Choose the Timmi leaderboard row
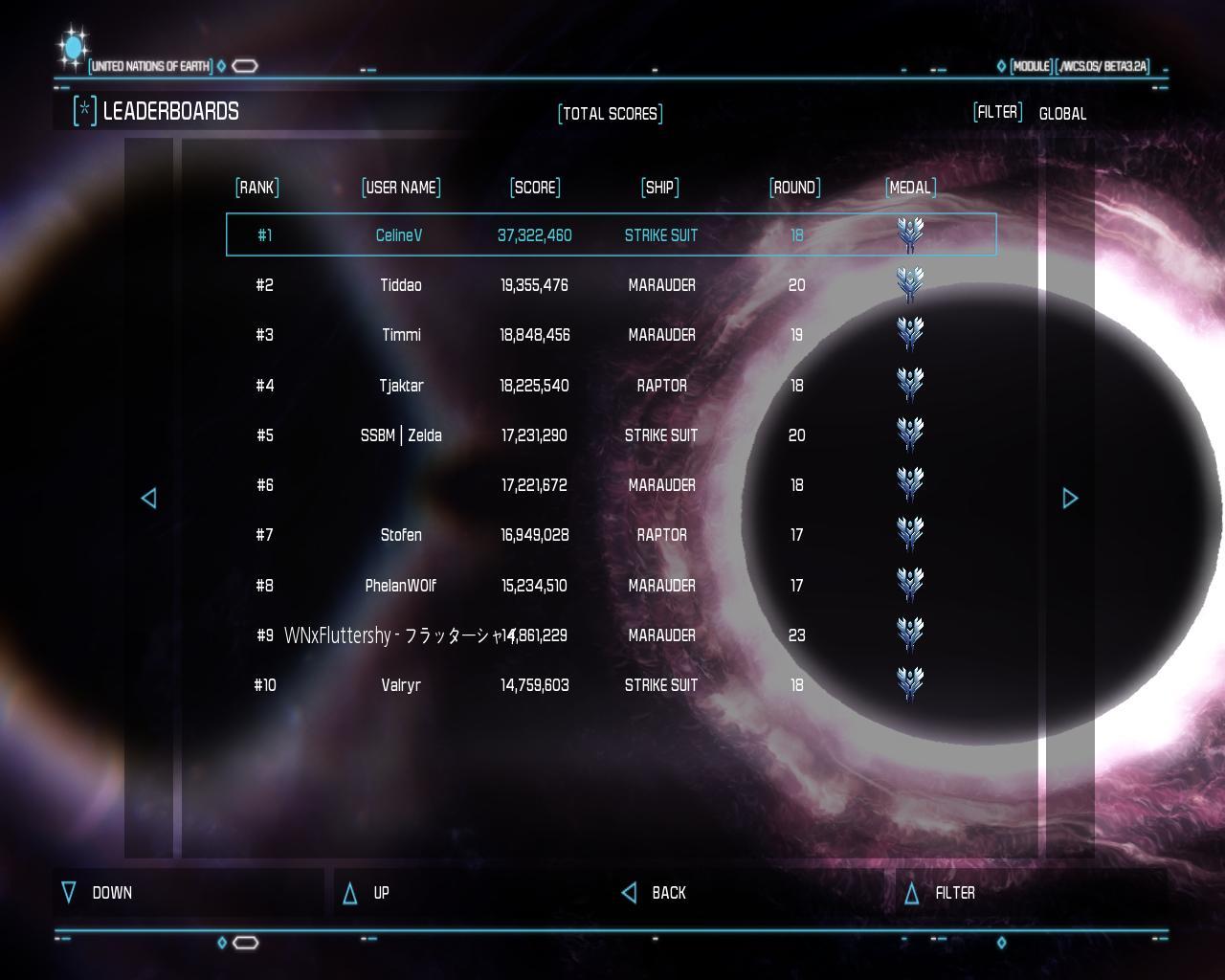 click(611, 335)
